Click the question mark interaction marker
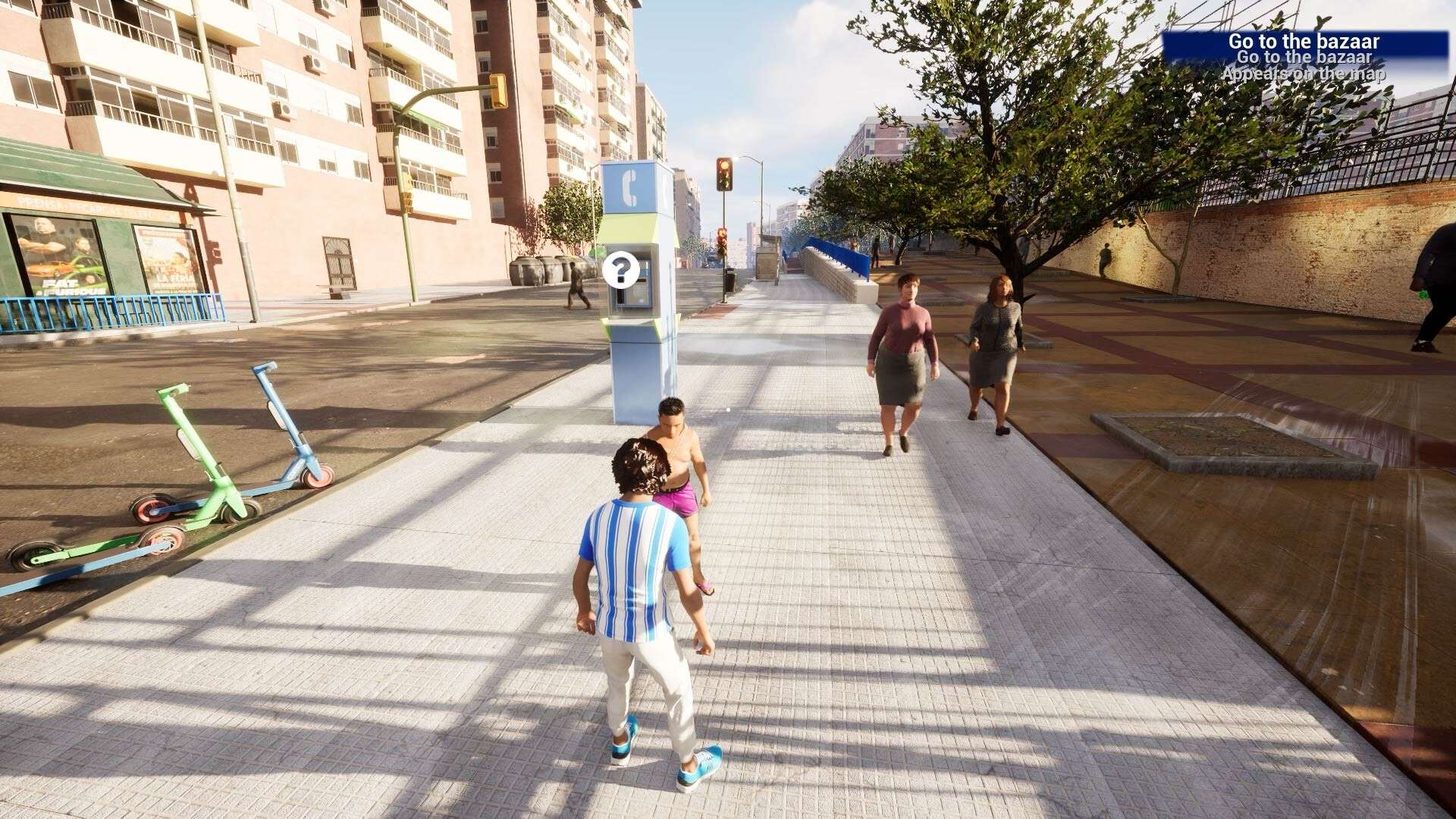 click(621, 270)
